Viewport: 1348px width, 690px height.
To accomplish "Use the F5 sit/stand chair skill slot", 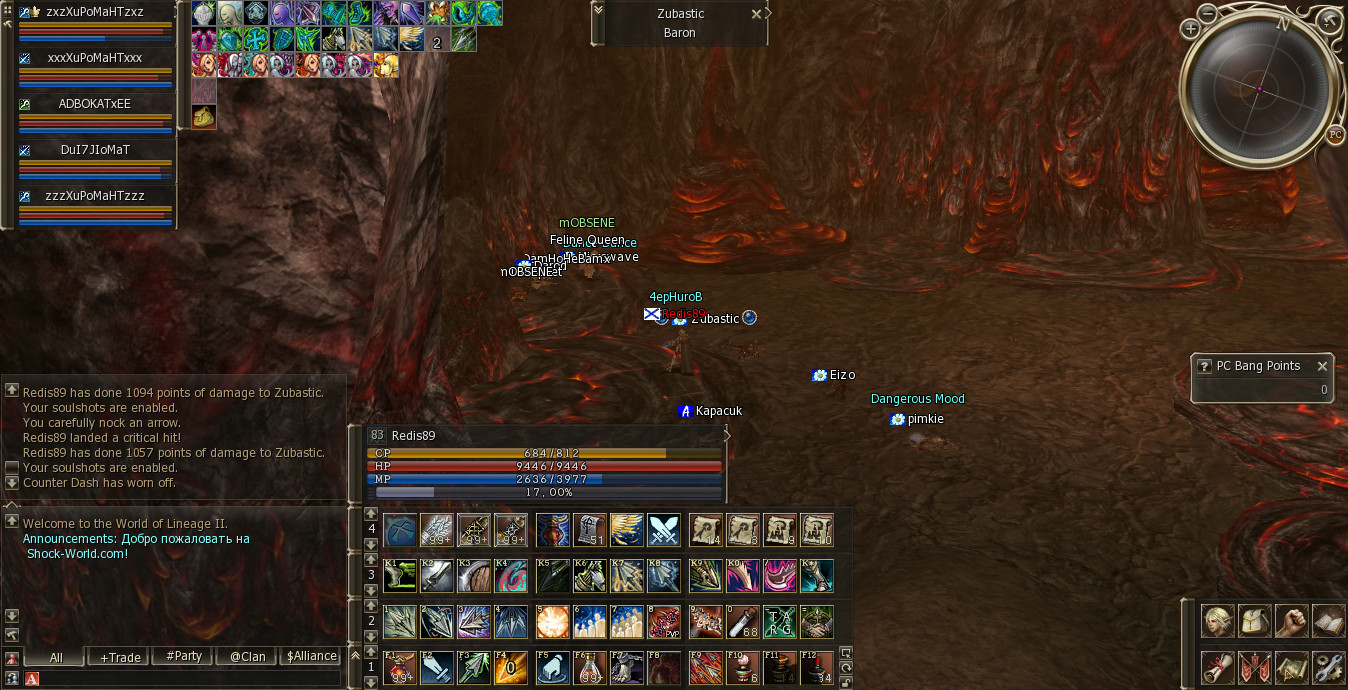I will coord(551,667).
